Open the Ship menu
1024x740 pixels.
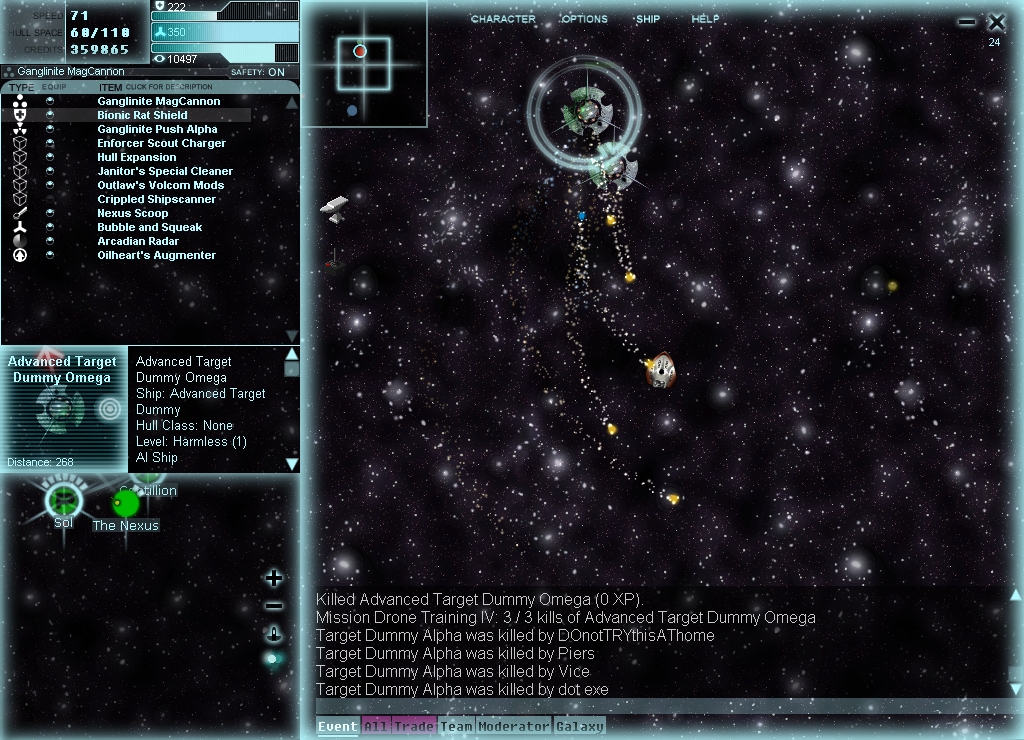pos(648,19)
